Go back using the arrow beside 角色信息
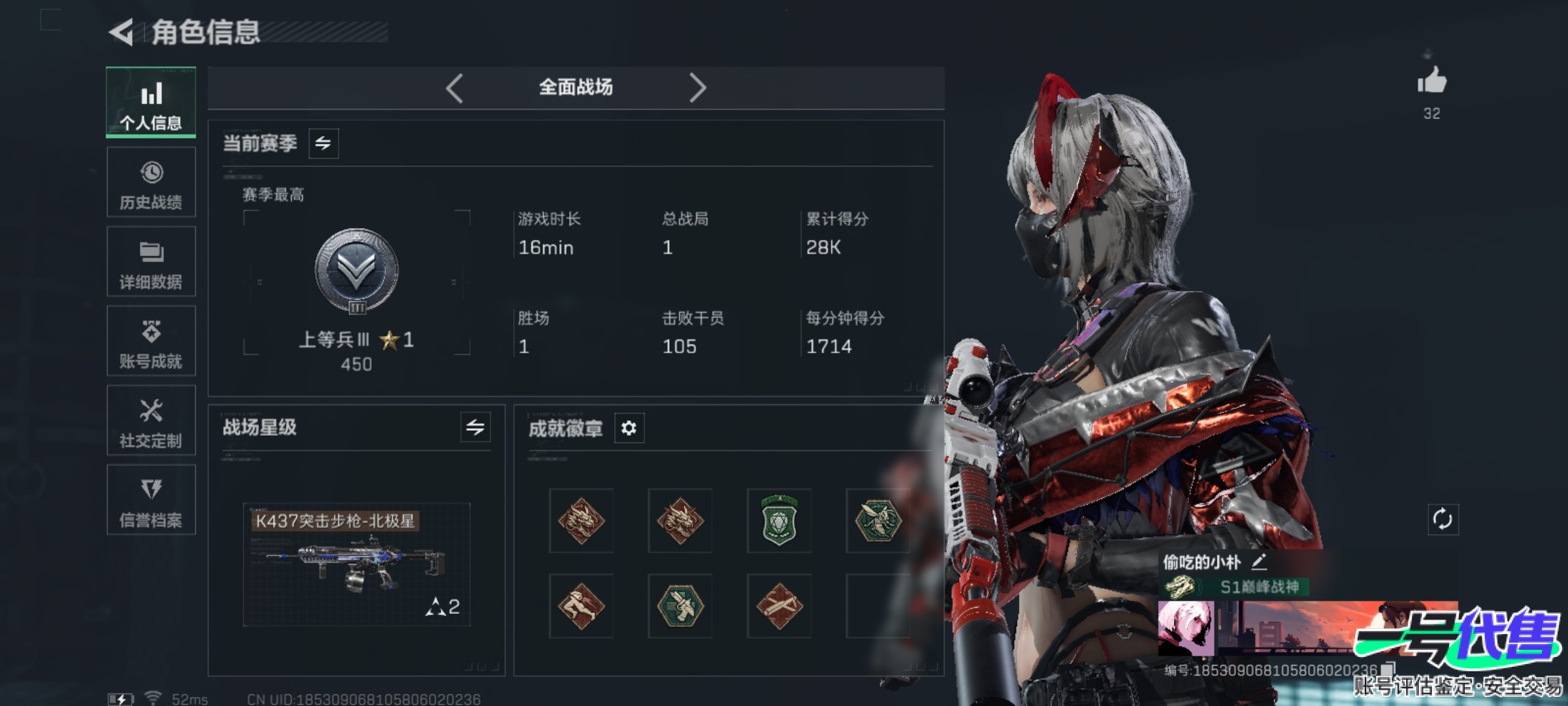The image size is (1568, 706). pos(122,32)
